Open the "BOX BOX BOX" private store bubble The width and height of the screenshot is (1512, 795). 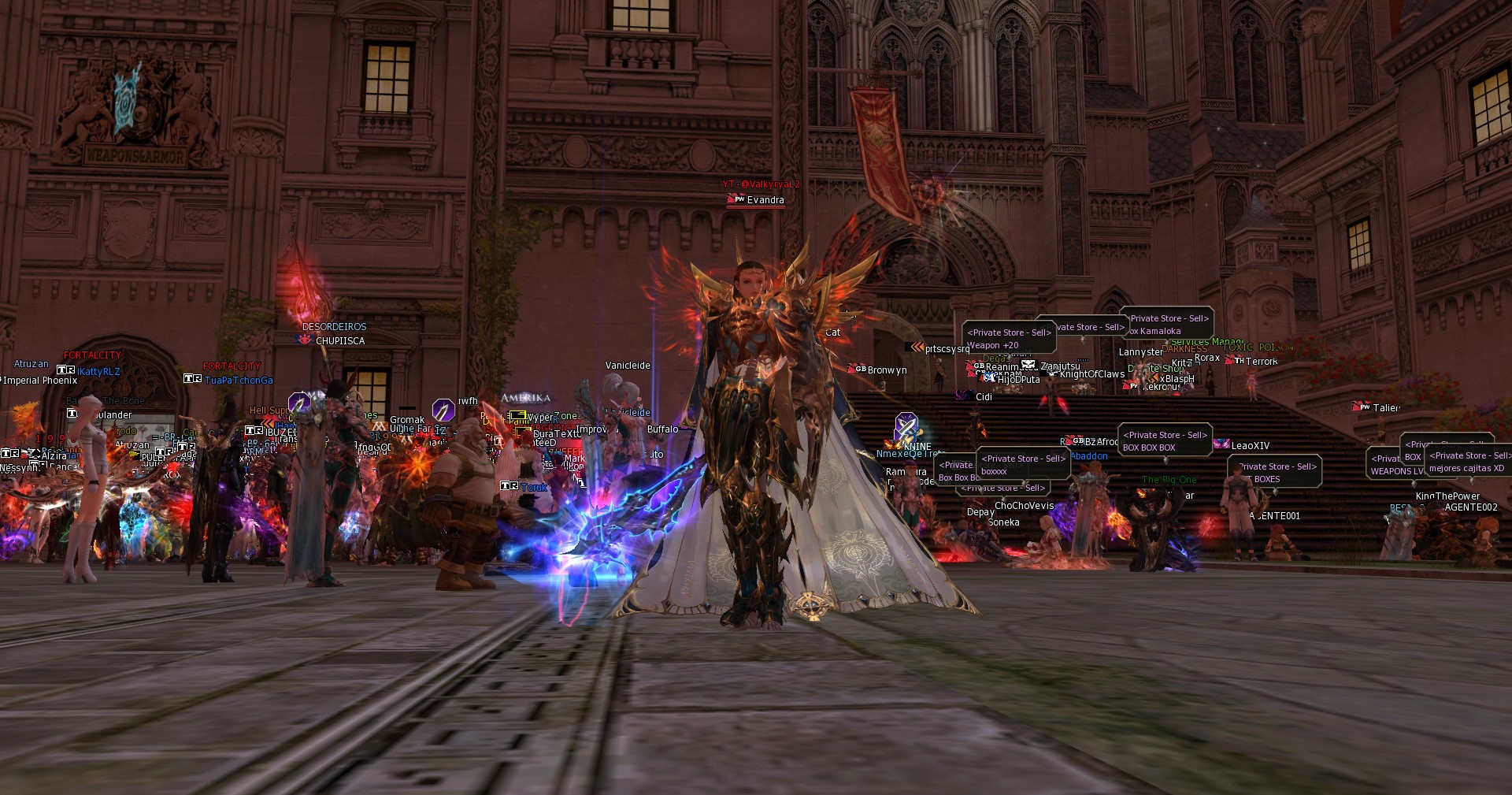point(1163,441)
